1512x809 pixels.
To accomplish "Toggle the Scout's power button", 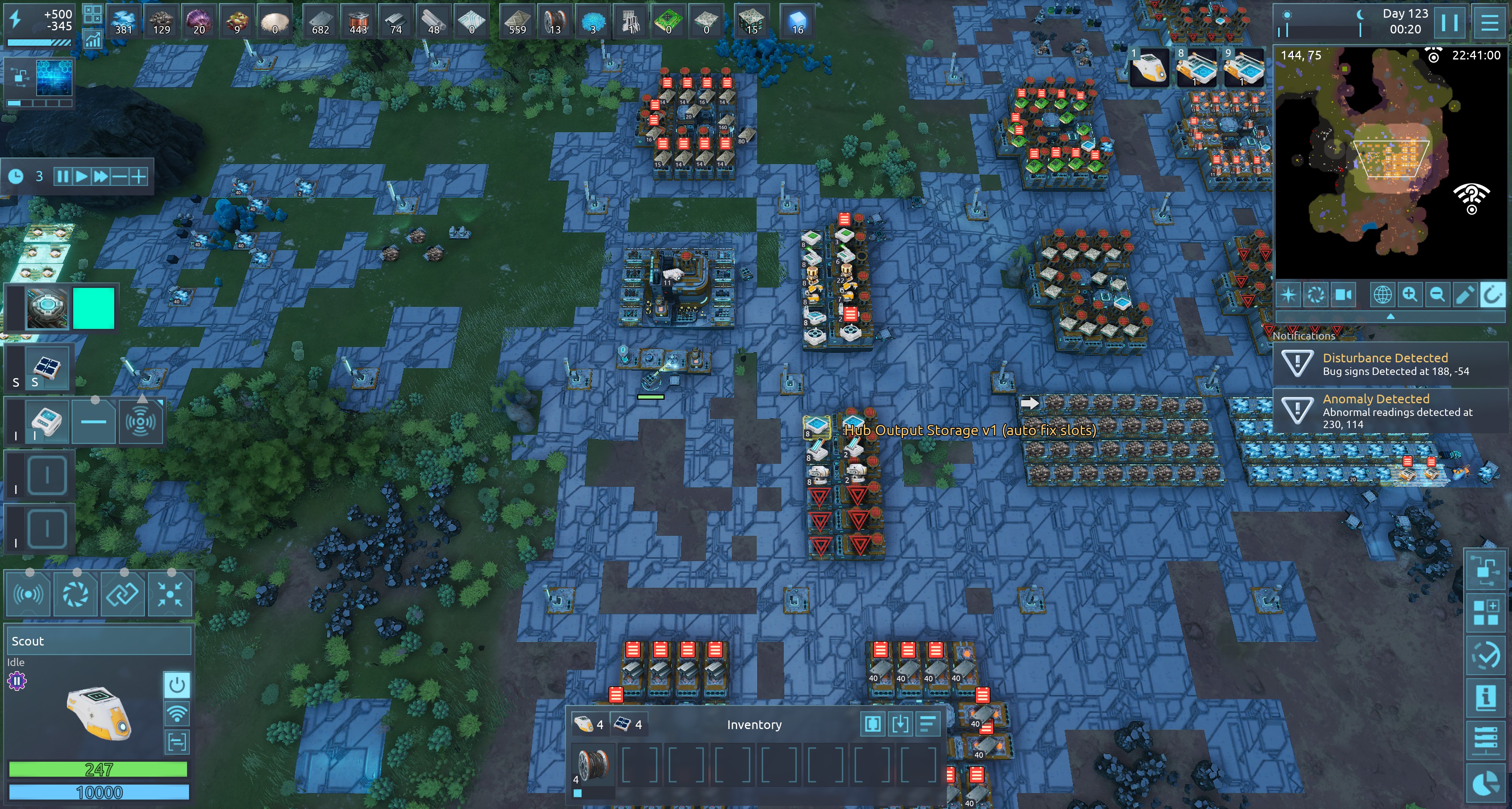I will 177,685.
